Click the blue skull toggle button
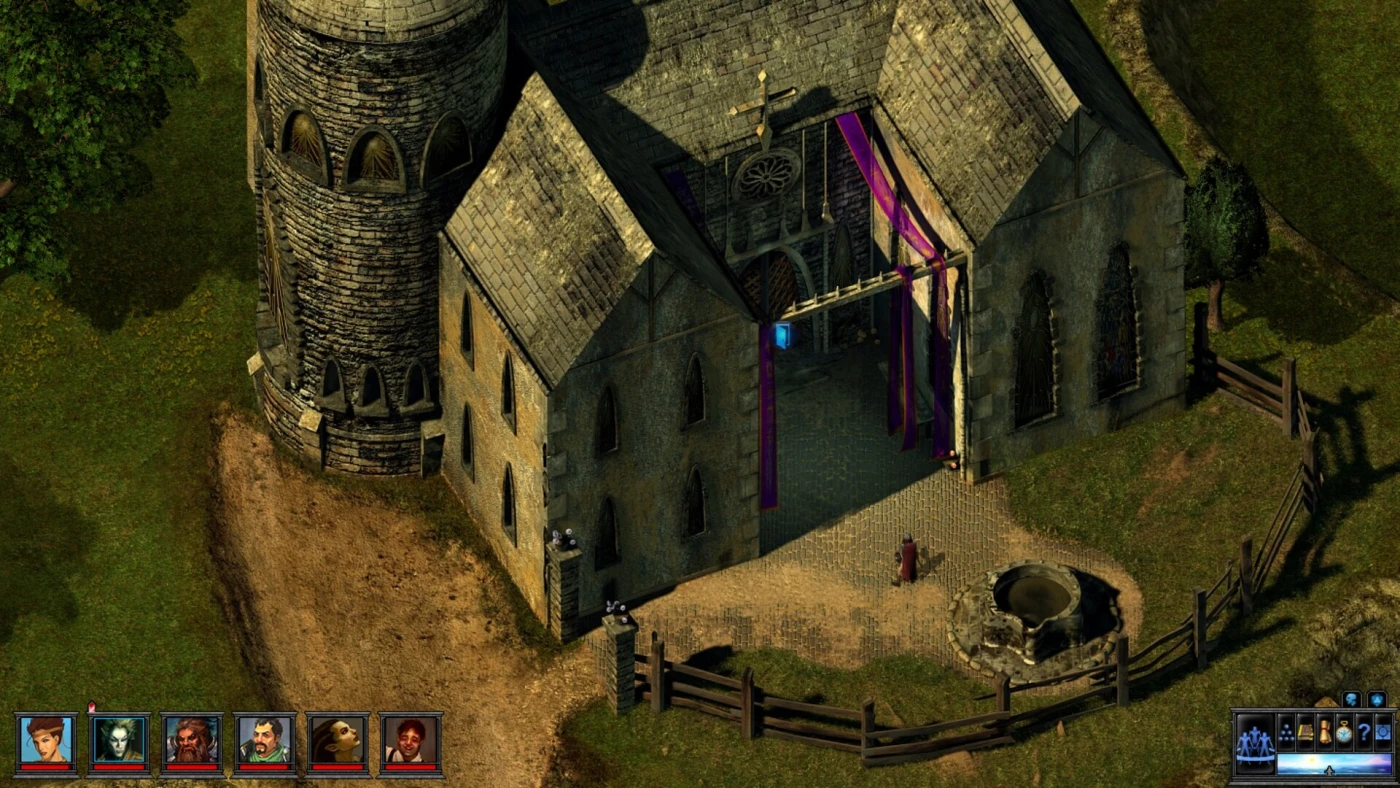Screen dimensions: 1400x788 [1351, 699]
